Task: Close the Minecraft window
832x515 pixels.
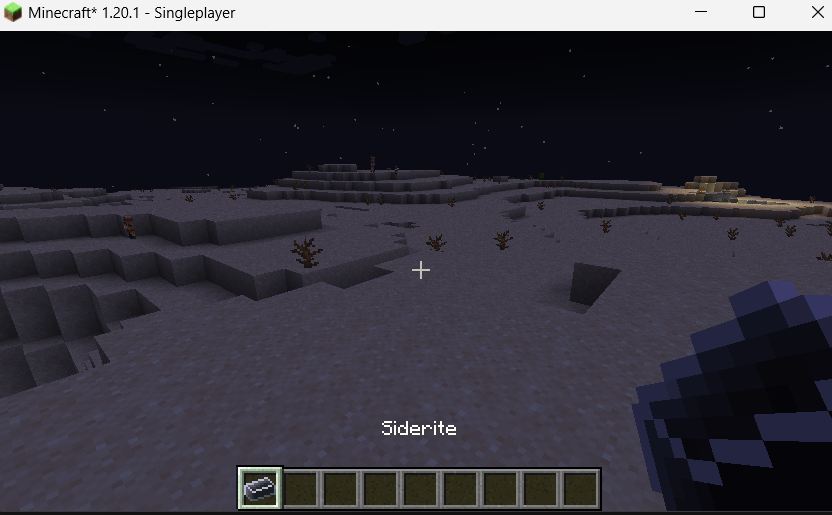Action: pos(808,13)
